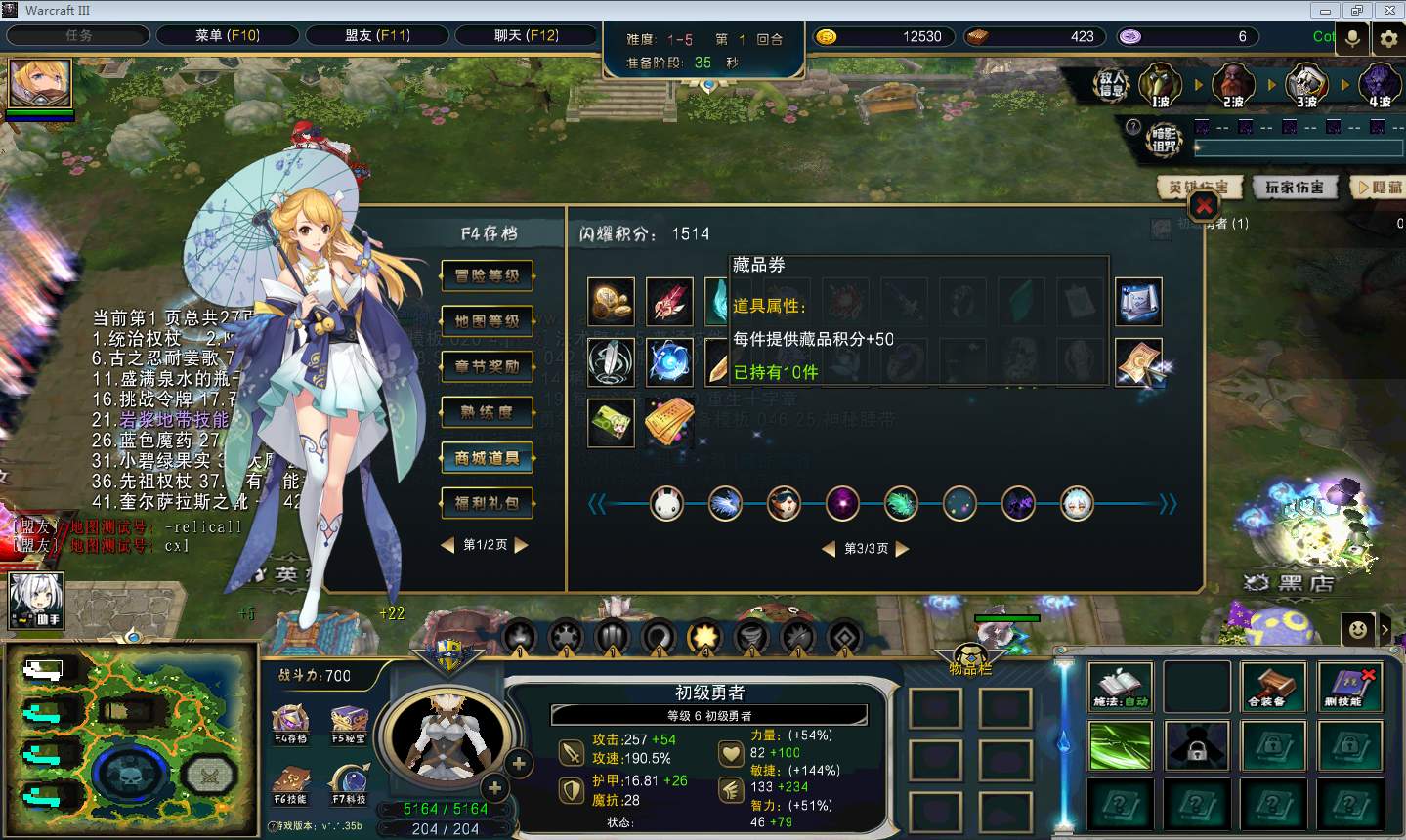Open the gear settings button

click(1388, 38)
